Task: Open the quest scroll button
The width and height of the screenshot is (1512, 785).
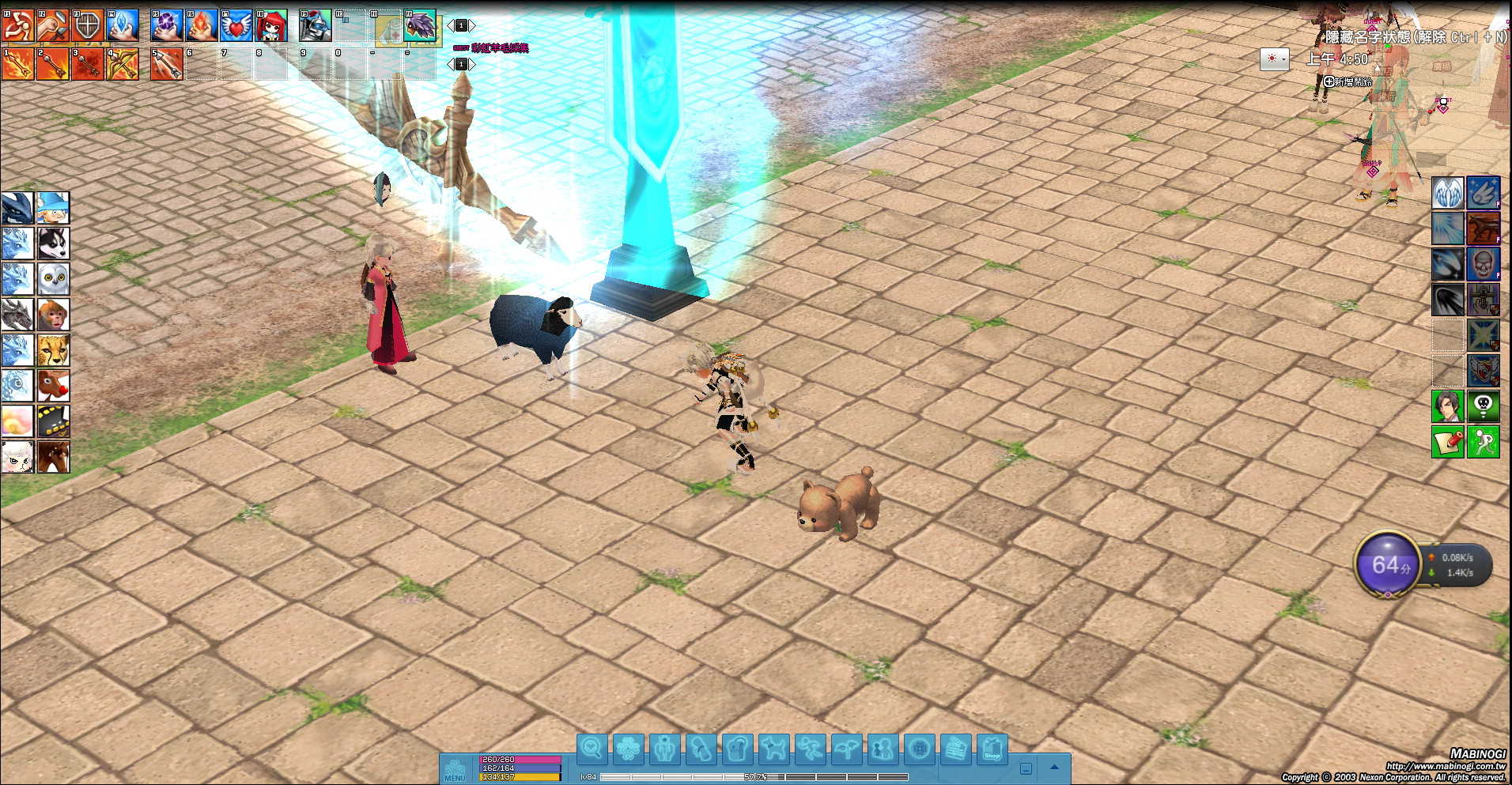Action: pyautogui.click(x=701, y=748)
